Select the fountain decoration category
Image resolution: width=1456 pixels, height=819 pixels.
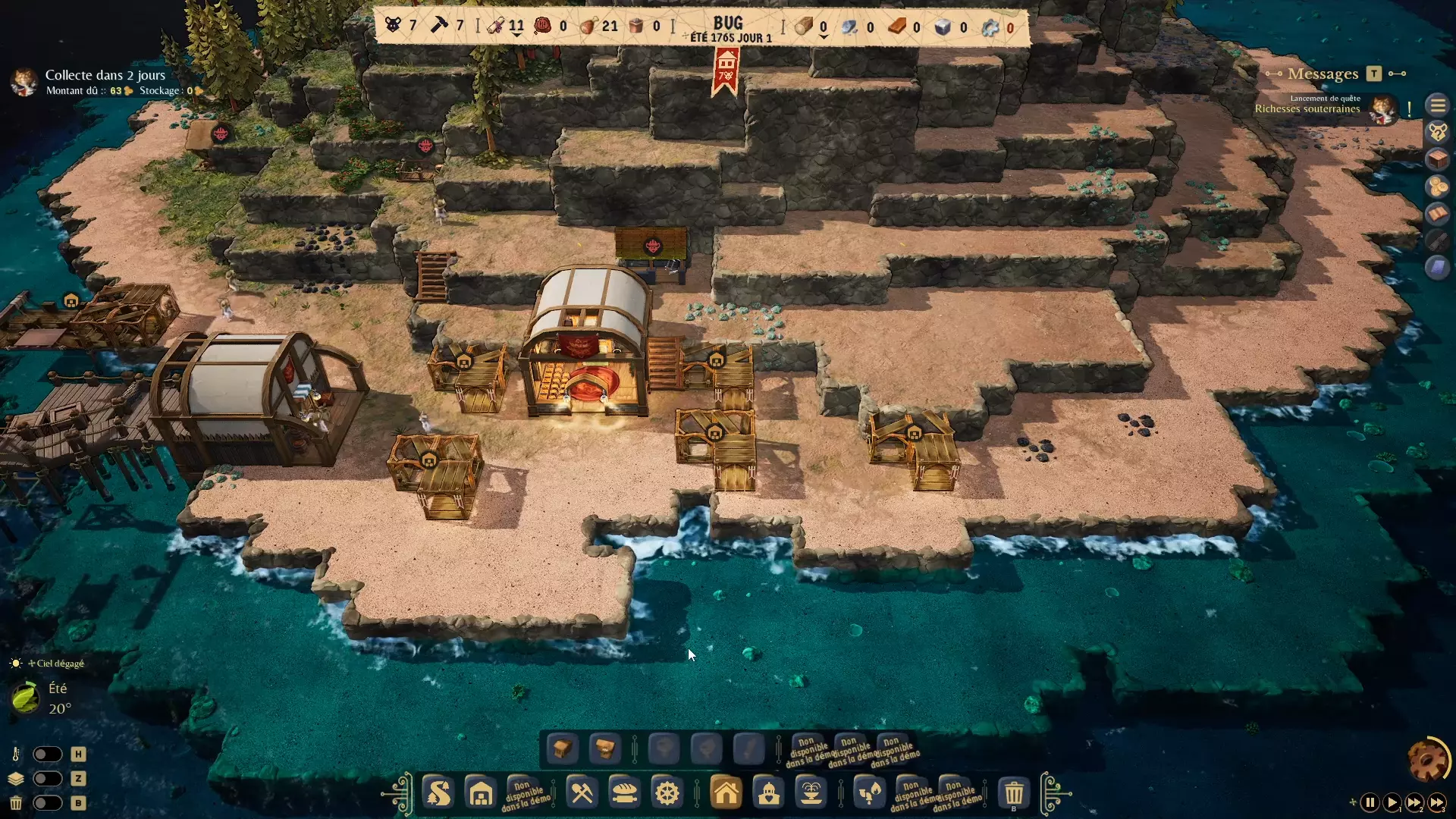(x=811, y=793)
